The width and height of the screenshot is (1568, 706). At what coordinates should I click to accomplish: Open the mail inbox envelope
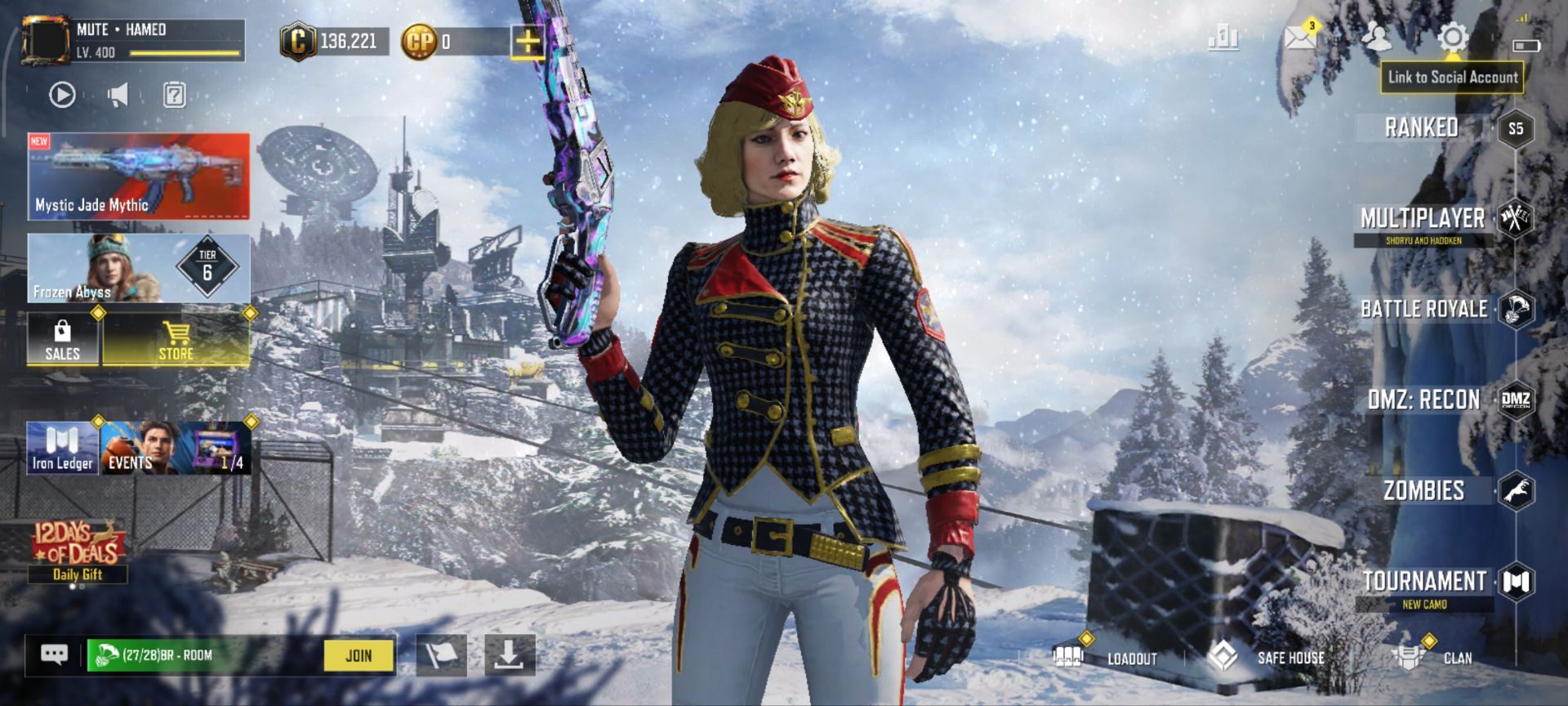[1300, 38]
